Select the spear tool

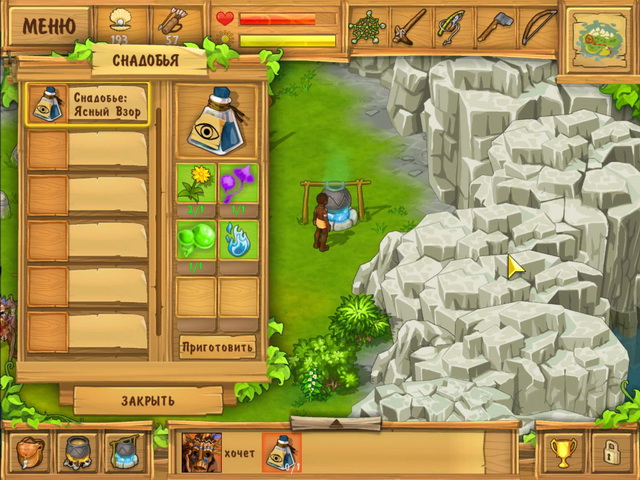pyautogui.click(x=409, y=27)
